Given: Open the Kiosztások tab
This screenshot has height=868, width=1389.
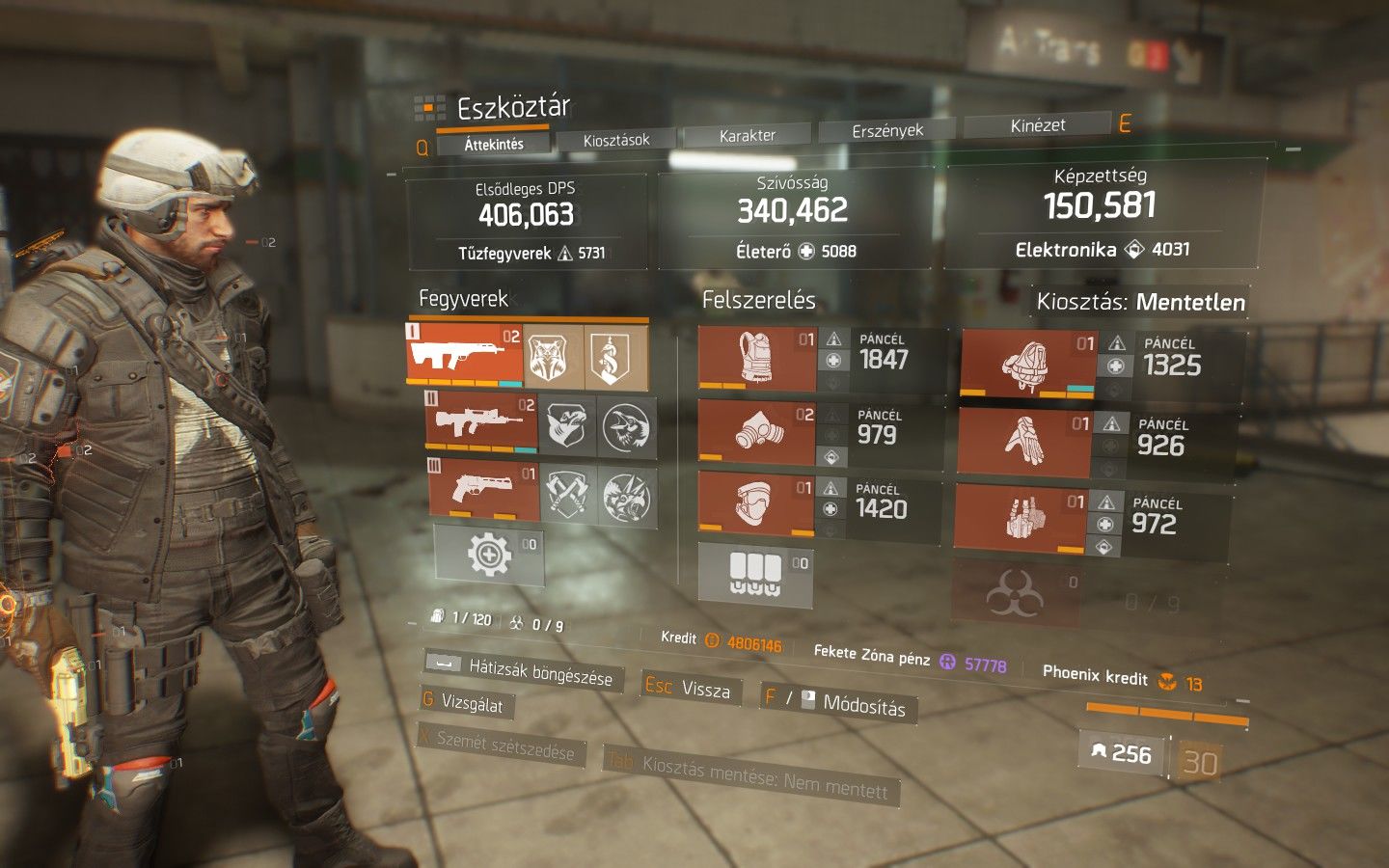Looking at the screenshot, I should coord(616,141).
